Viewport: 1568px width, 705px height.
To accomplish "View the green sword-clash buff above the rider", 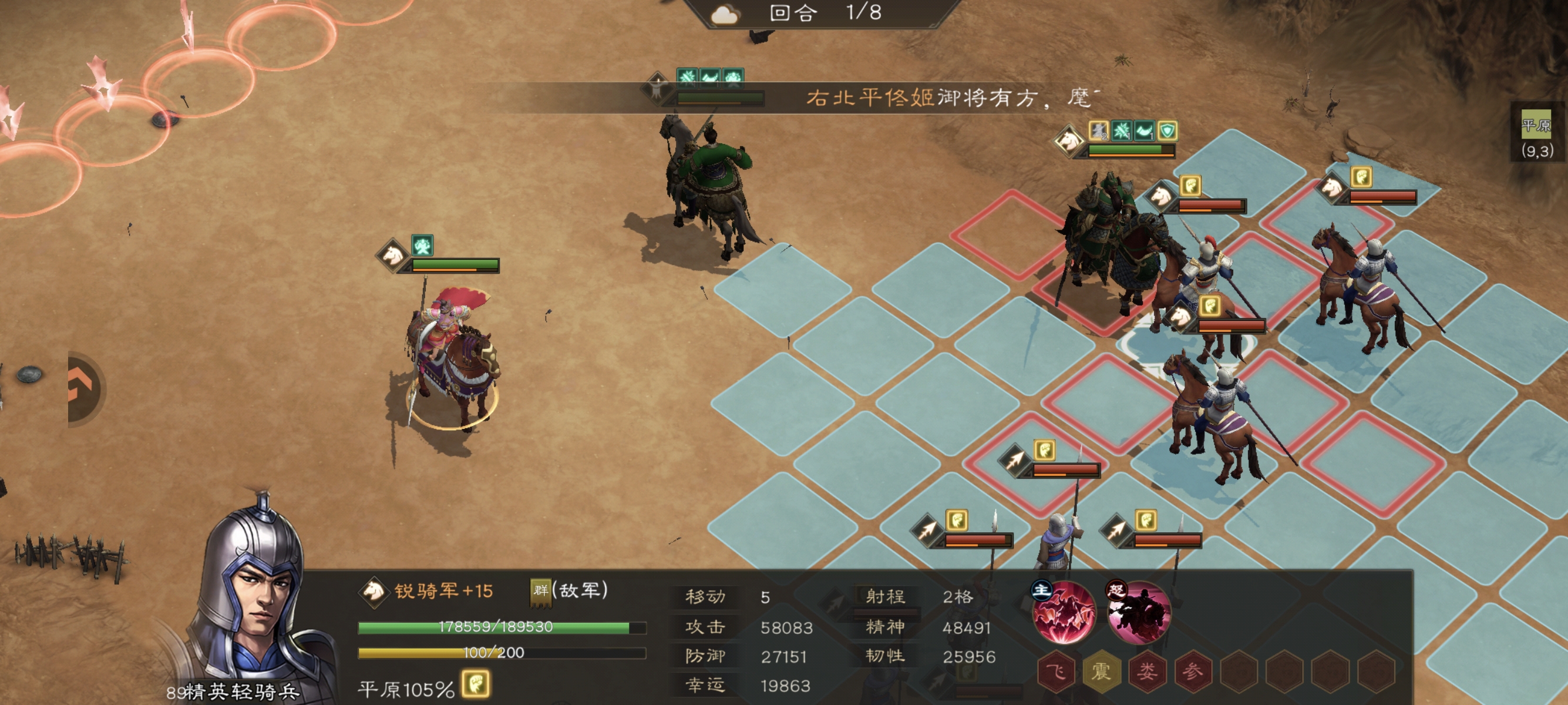I will (688, 77).
